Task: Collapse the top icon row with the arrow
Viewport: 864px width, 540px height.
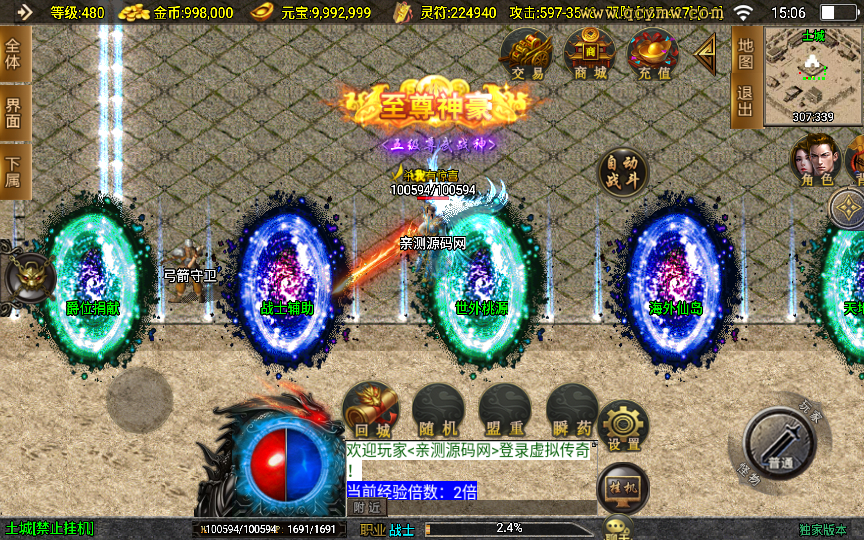Action: point(706,52)
